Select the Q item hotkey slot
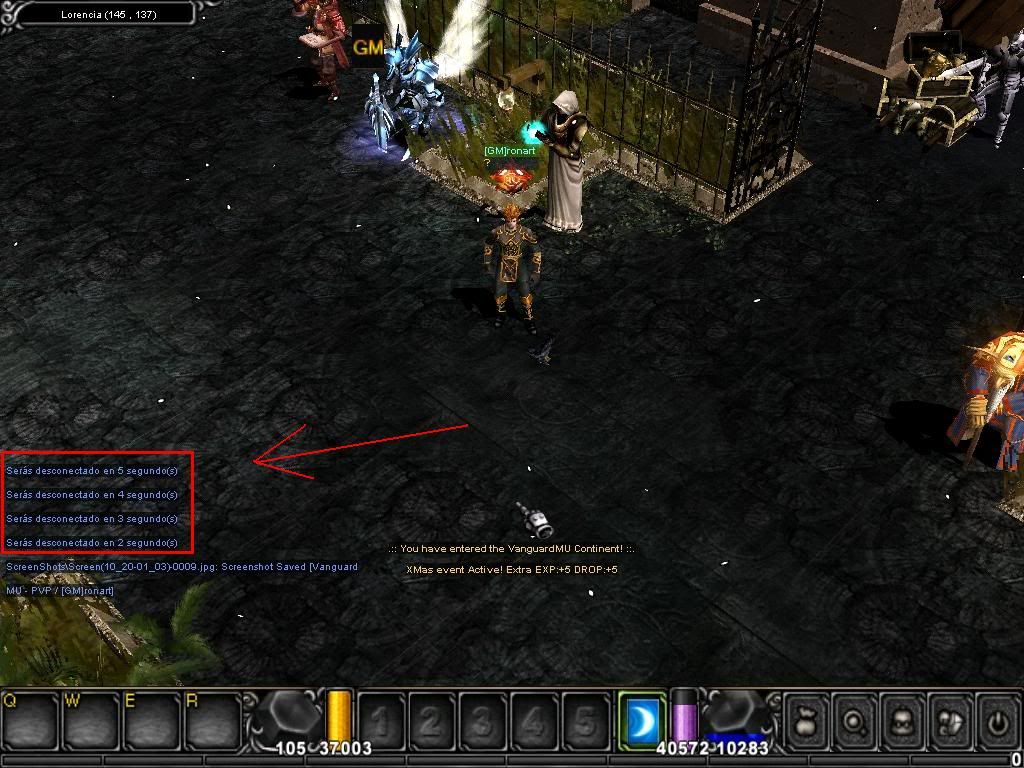1024x768 pixels. 31,720
